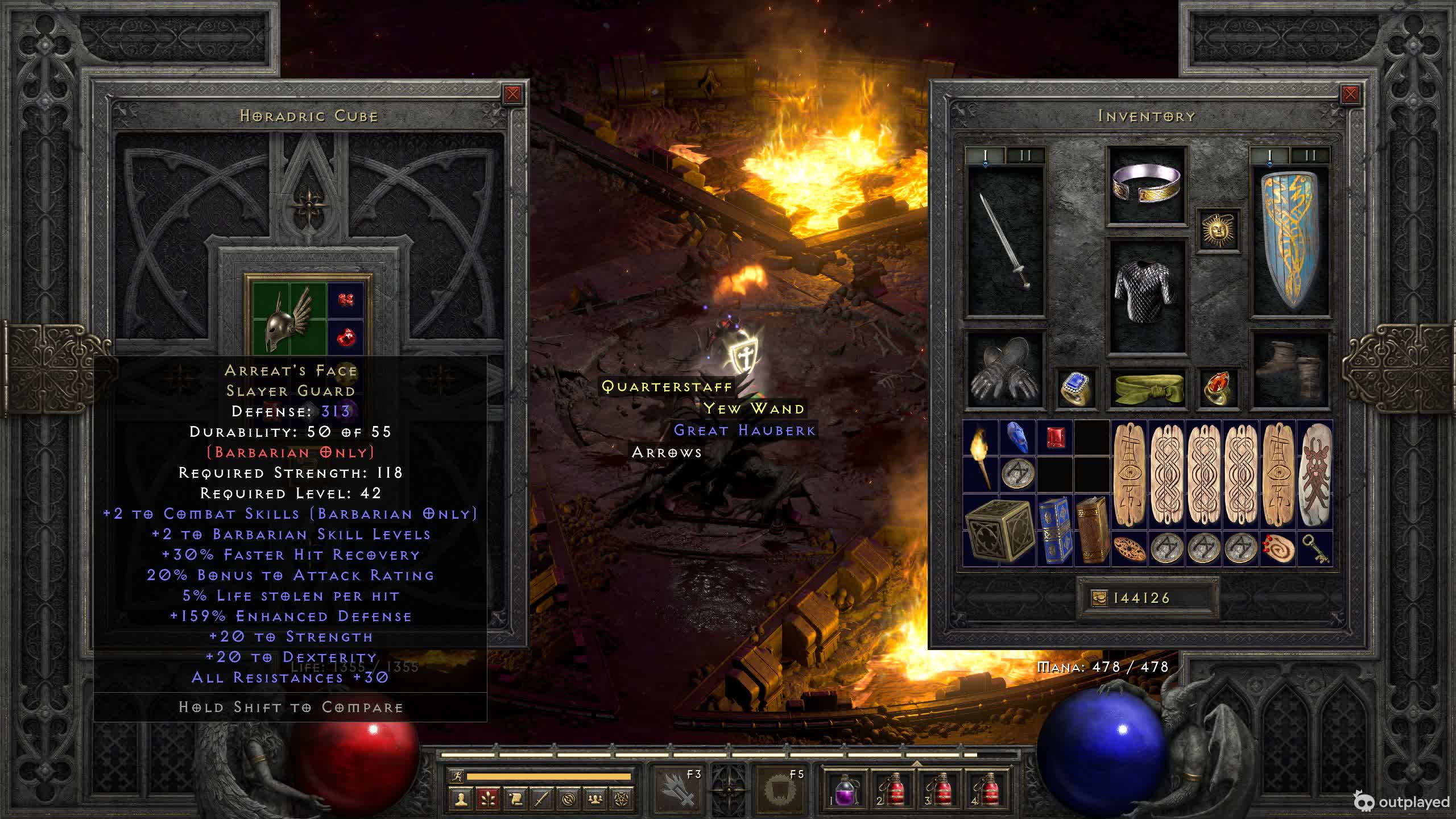Screen dimensions: 1456x819
Task: Select the key in the inventory
Action: pyautogui.click(x=1315, y=548)
